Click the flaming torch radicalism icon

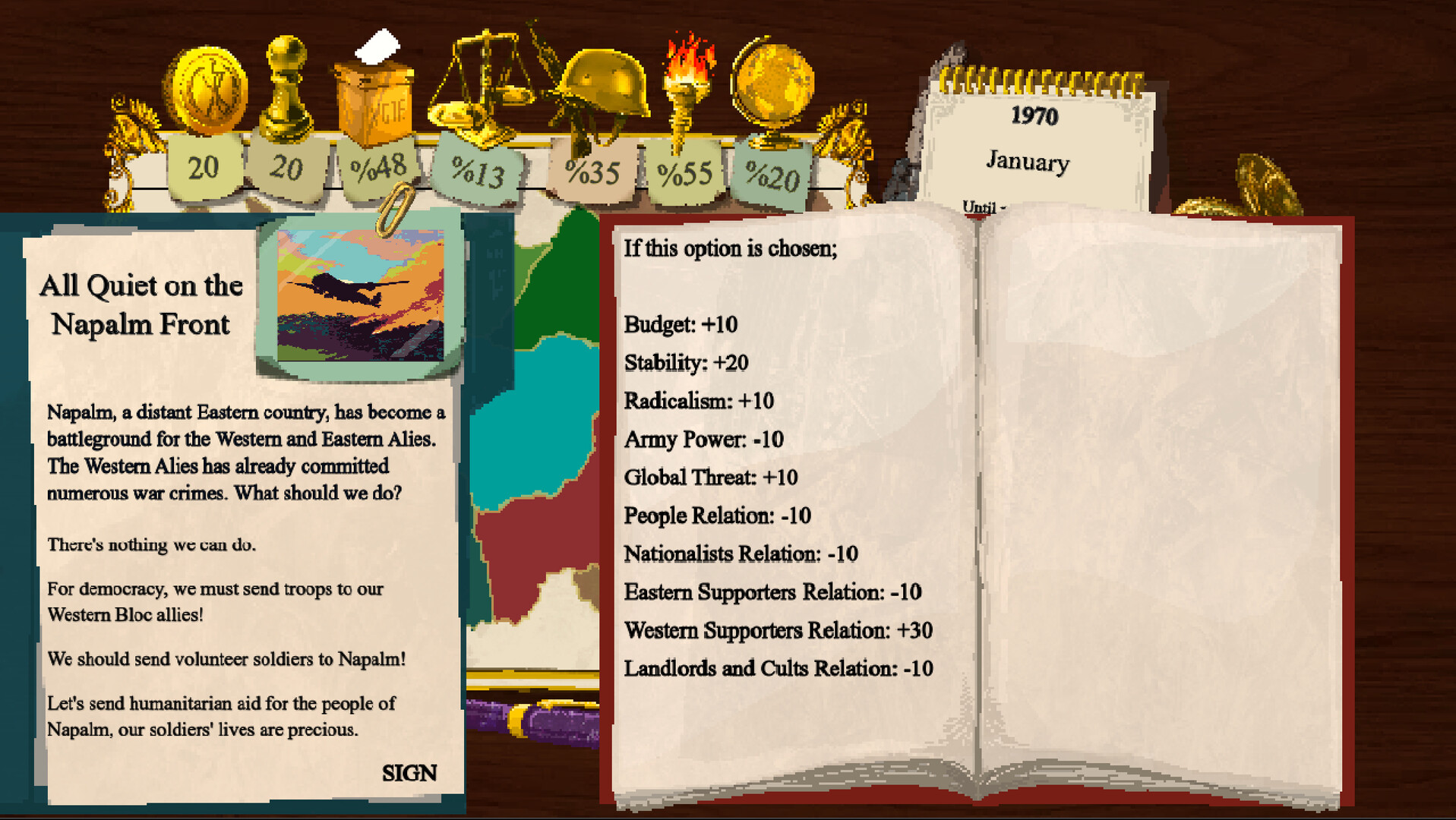[685, 84]
